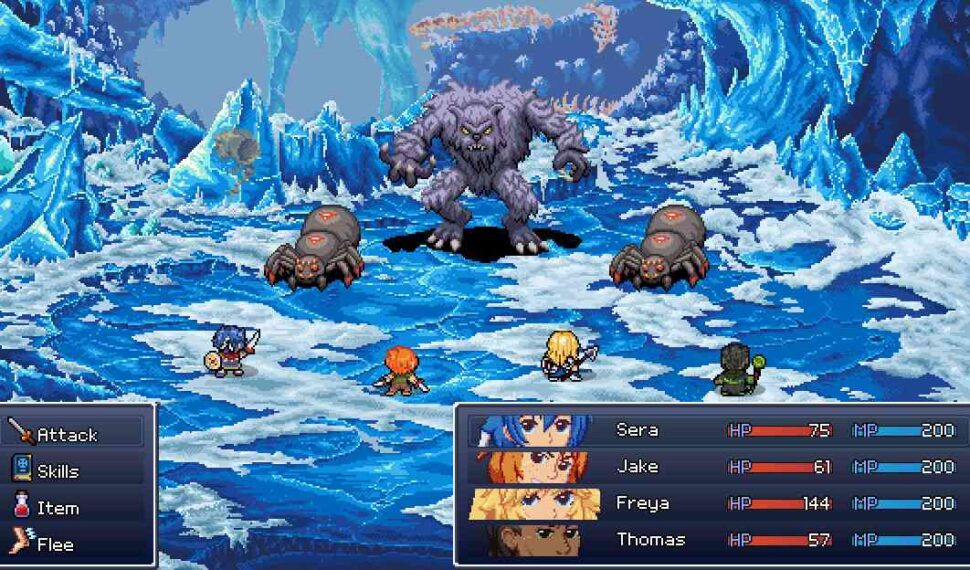Click Freya's party row

point(712,503)
